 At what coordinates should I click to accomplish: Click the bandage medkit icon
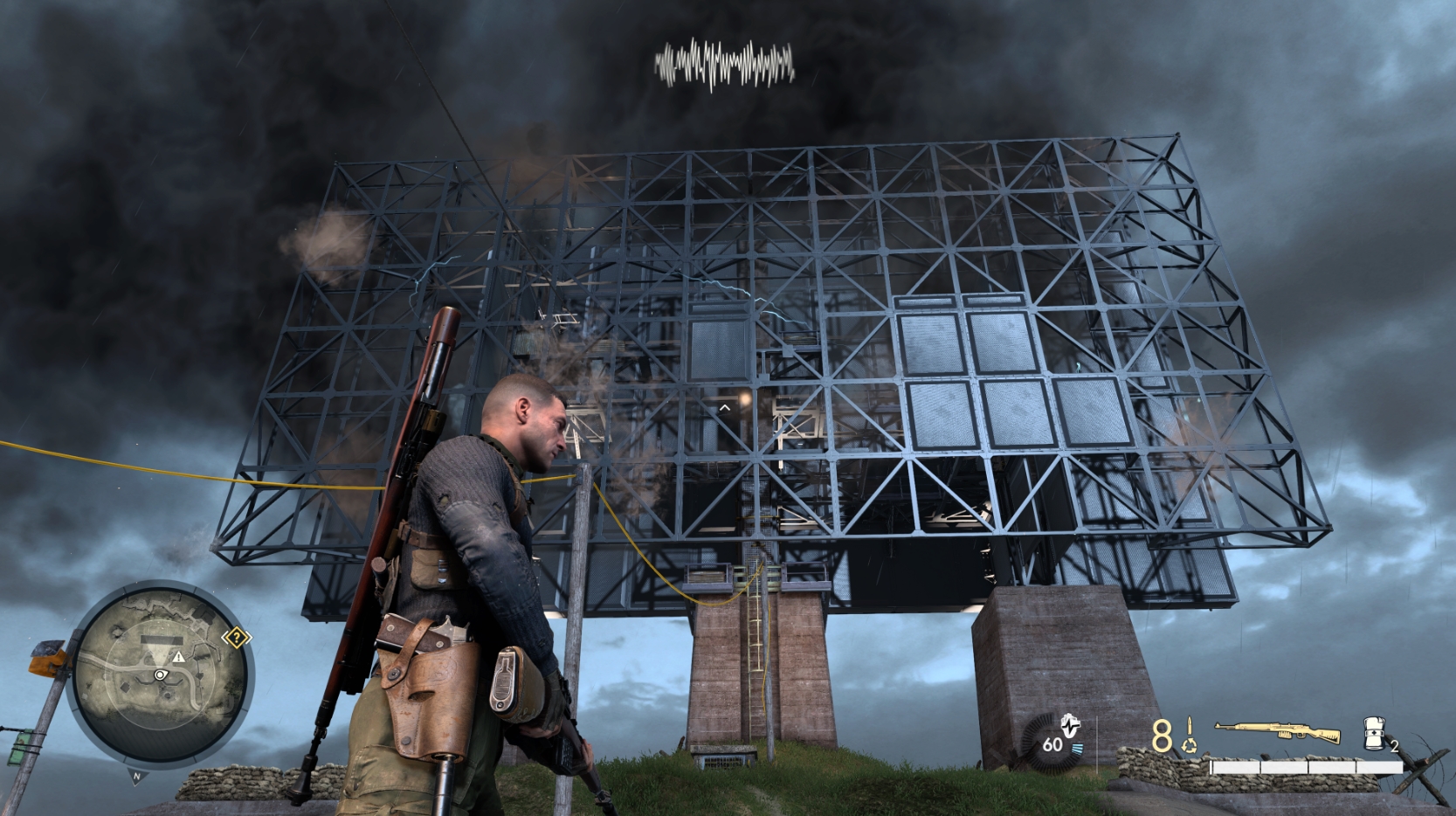point(1373,733)
